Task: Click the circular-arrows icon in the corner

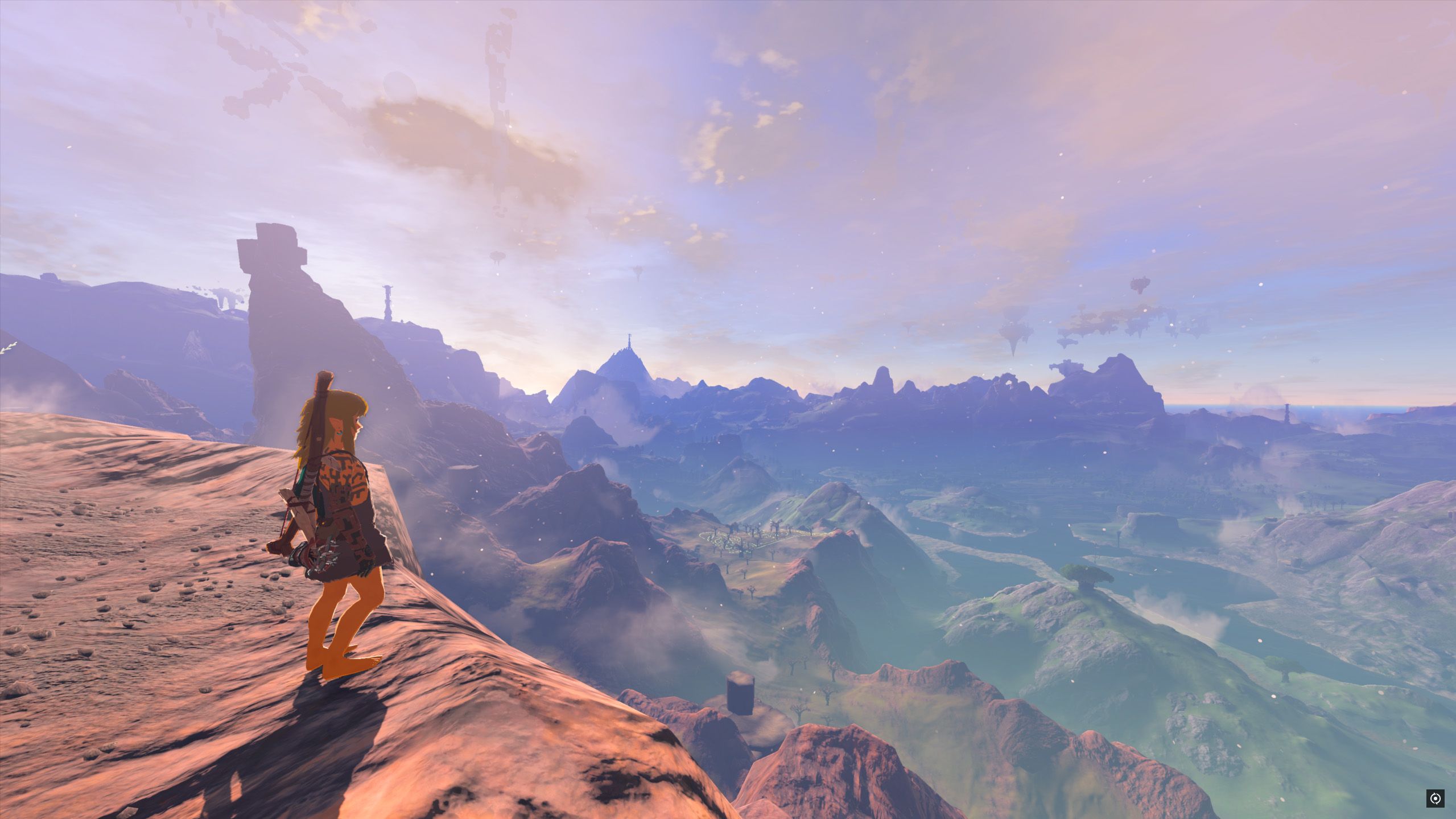Action: point(1435,799)
